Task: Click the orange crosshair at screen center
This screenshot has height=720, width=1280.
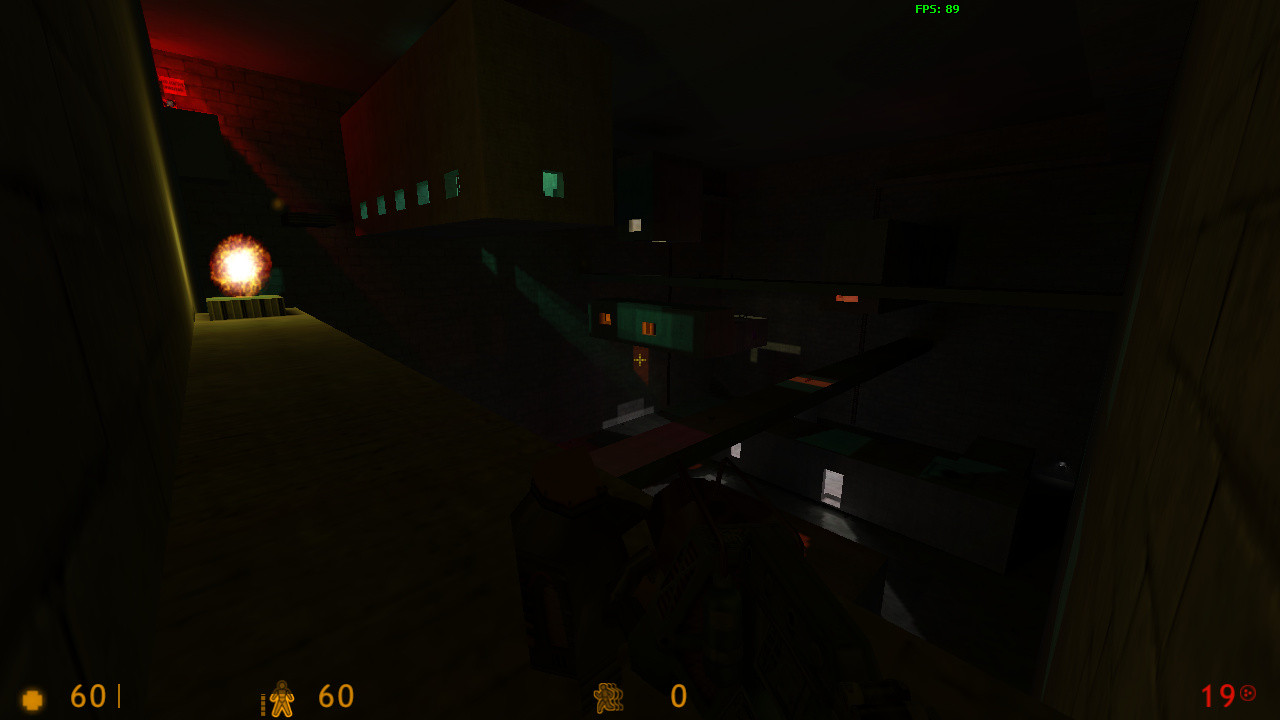Action: point(638,359)
